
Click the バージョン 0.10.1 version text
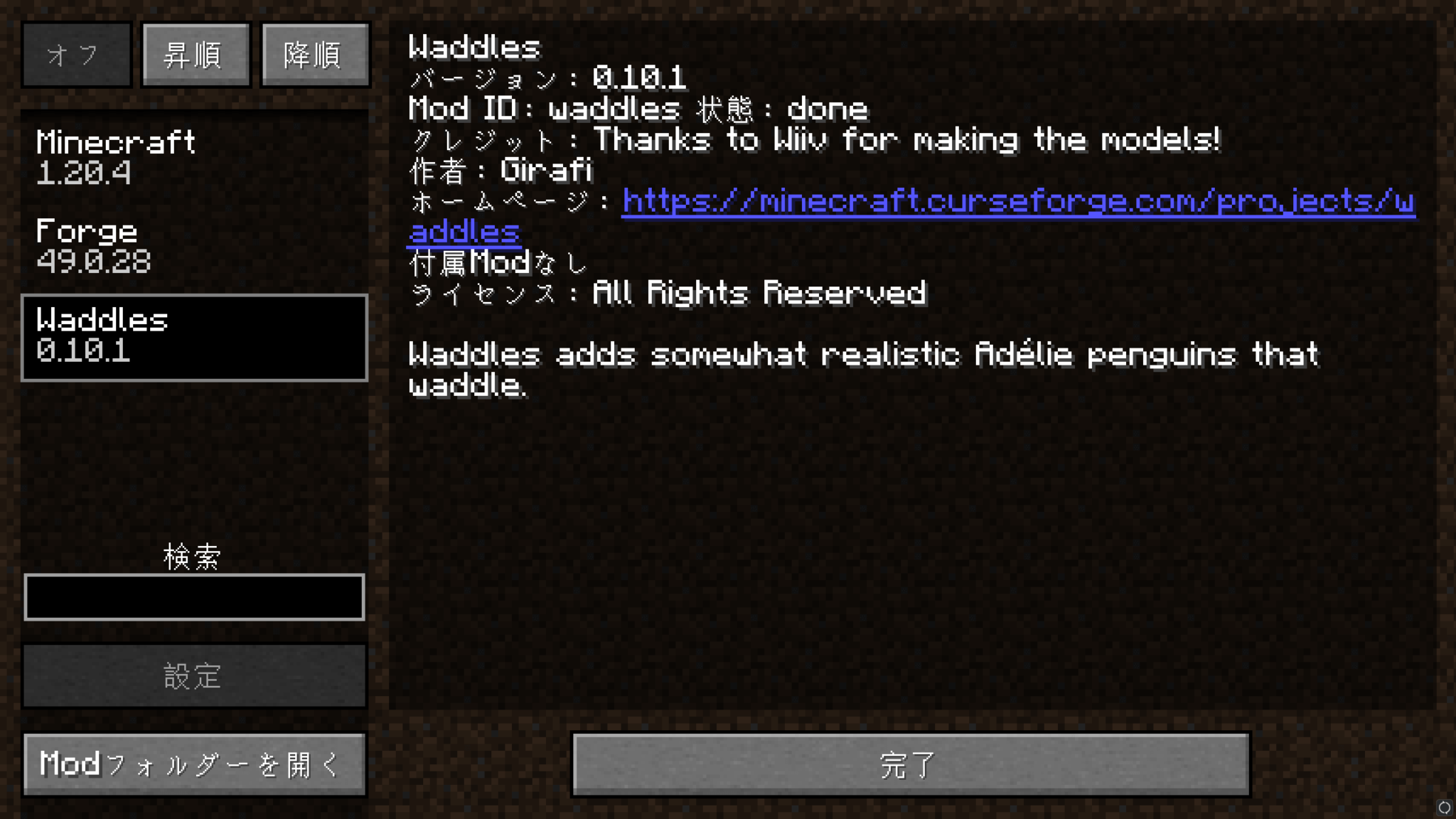[x=547, y=78]
